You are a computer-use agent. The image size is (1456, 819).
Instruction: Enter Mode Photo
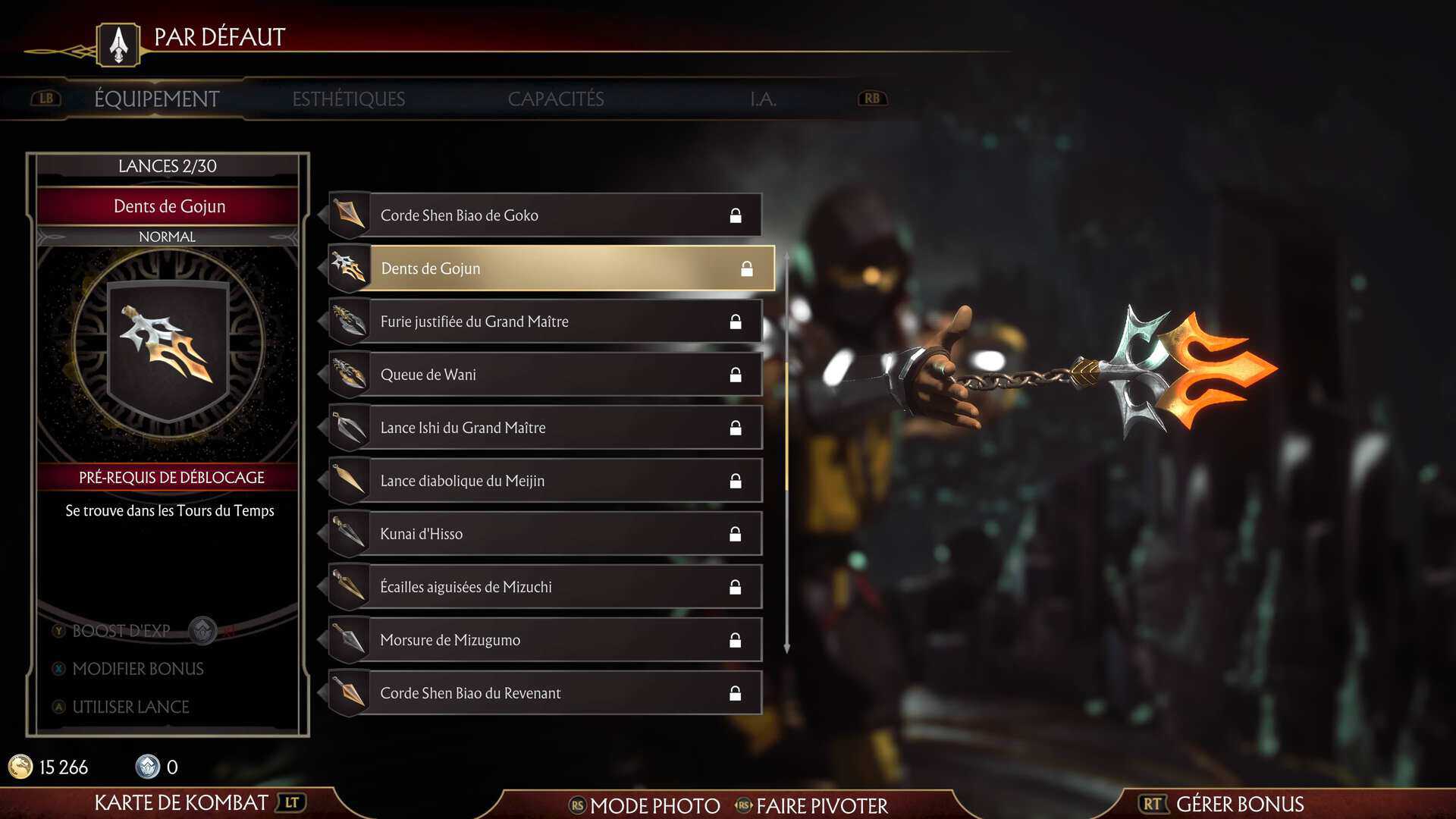654,805
